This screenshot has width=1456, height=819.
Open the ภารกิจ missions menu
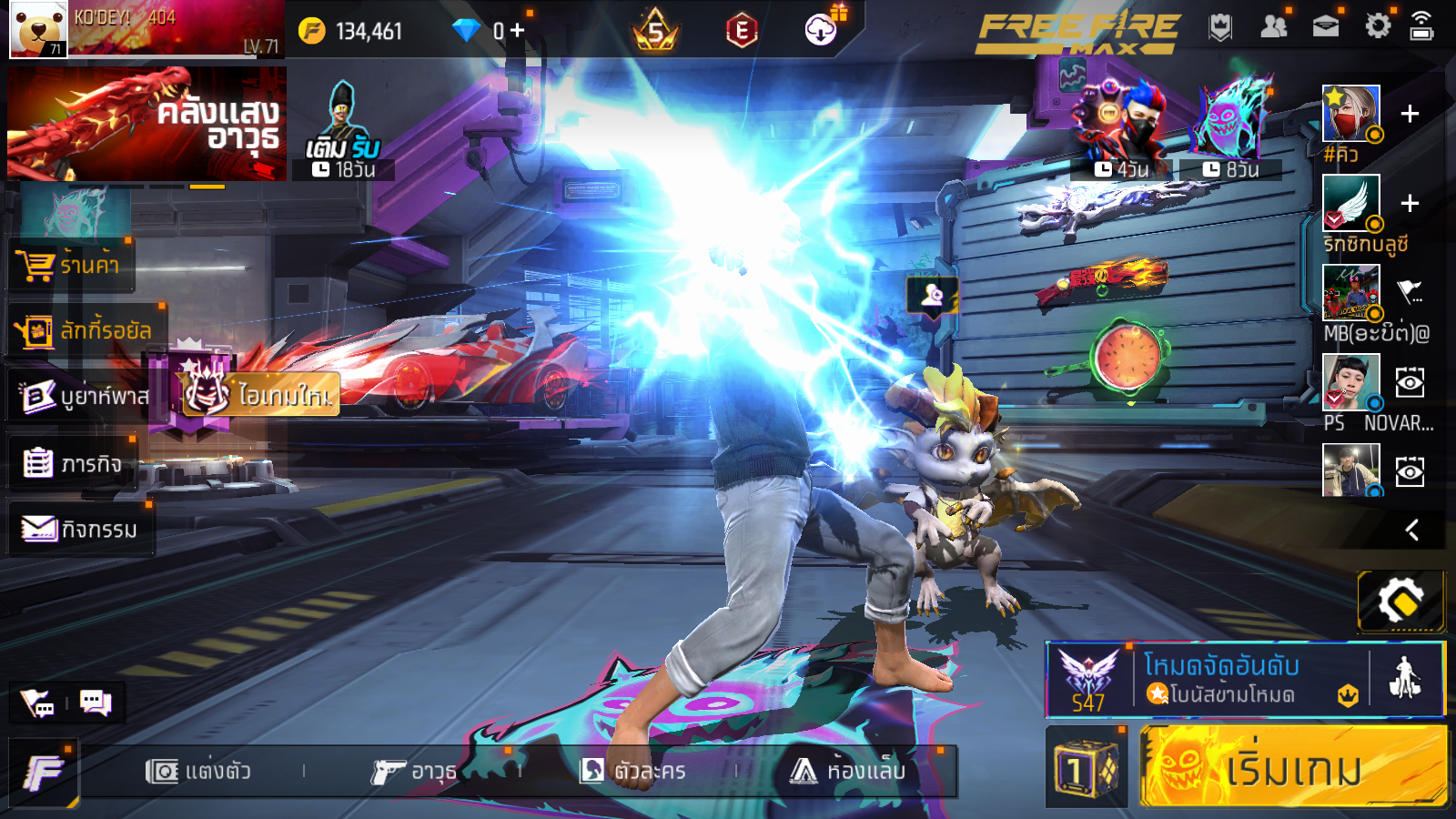pyautogui.click(x=73, y=464)
